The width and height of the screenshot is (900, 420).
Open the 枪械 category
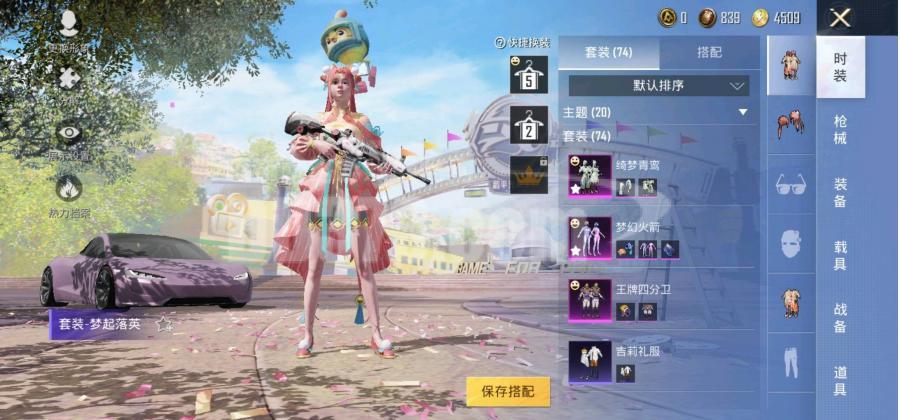(x=840, y=130)
